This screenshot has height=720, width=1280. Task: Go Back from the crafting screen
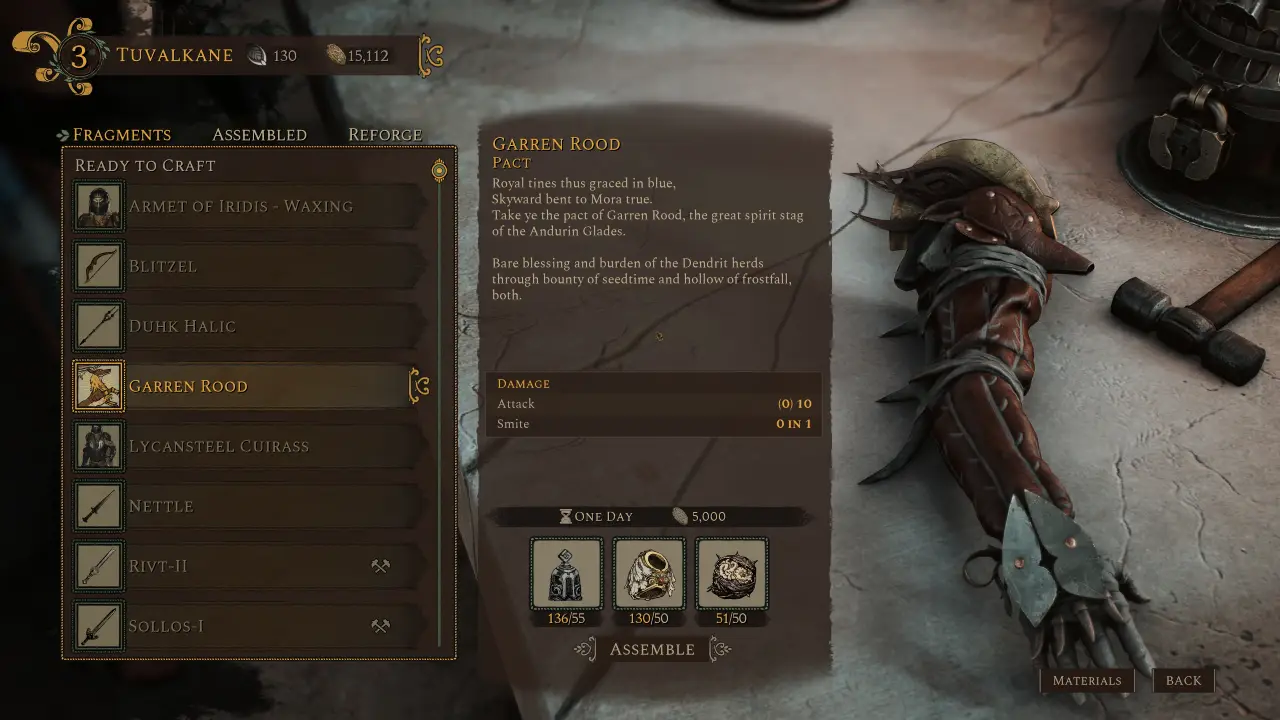point(1183,681)
